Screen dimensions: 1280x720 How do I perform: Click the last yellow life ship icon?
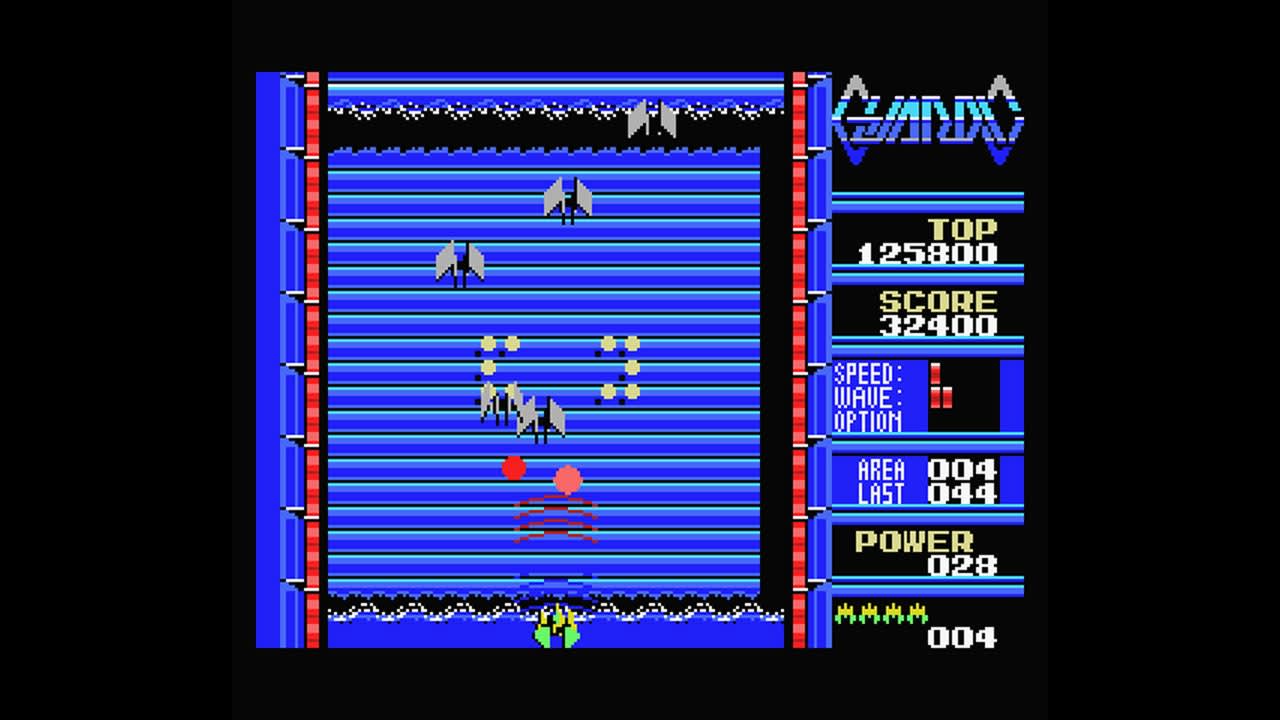coord(916,611)
